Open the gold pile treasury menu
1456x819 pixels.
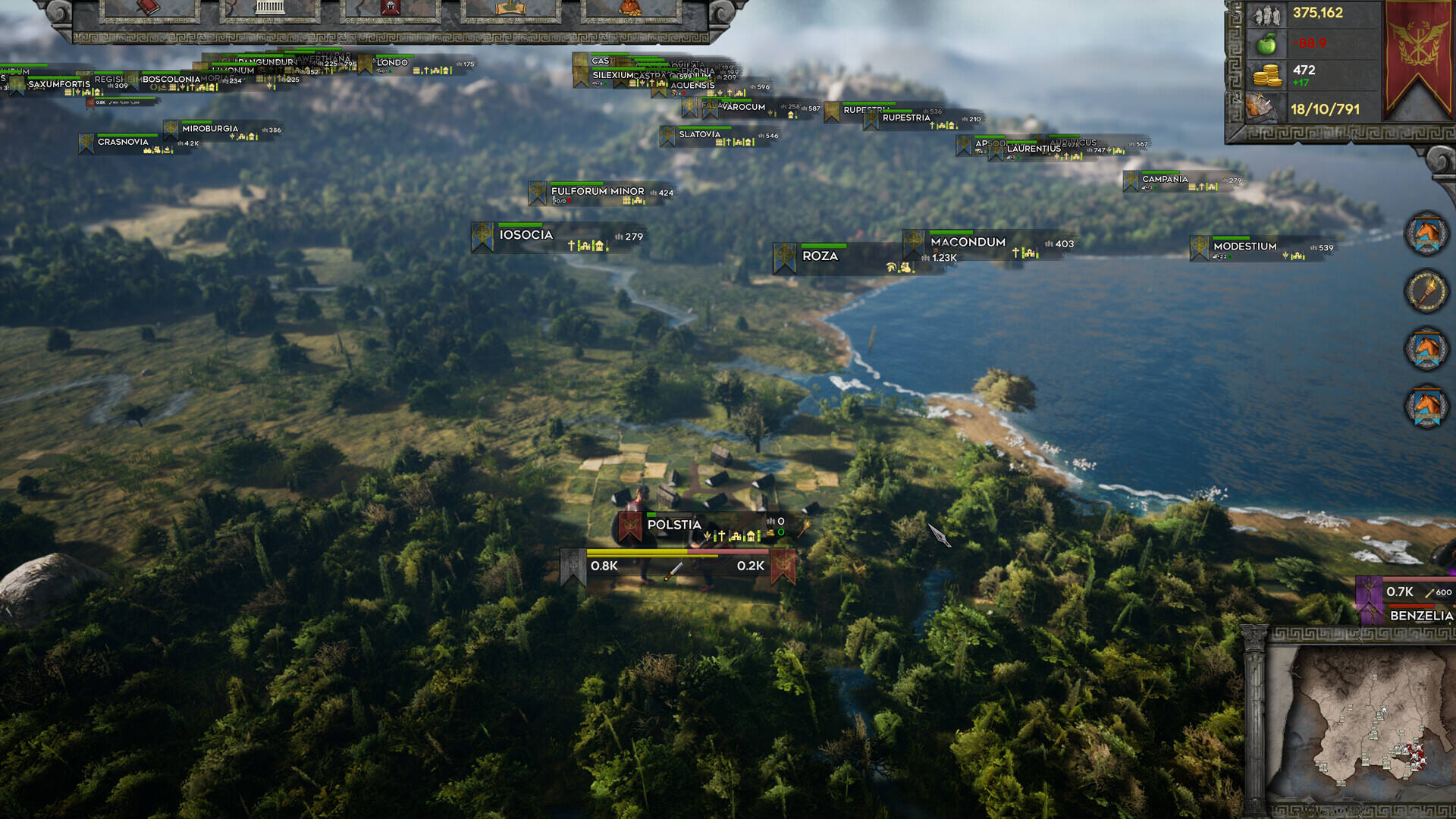tap(630, 9)
